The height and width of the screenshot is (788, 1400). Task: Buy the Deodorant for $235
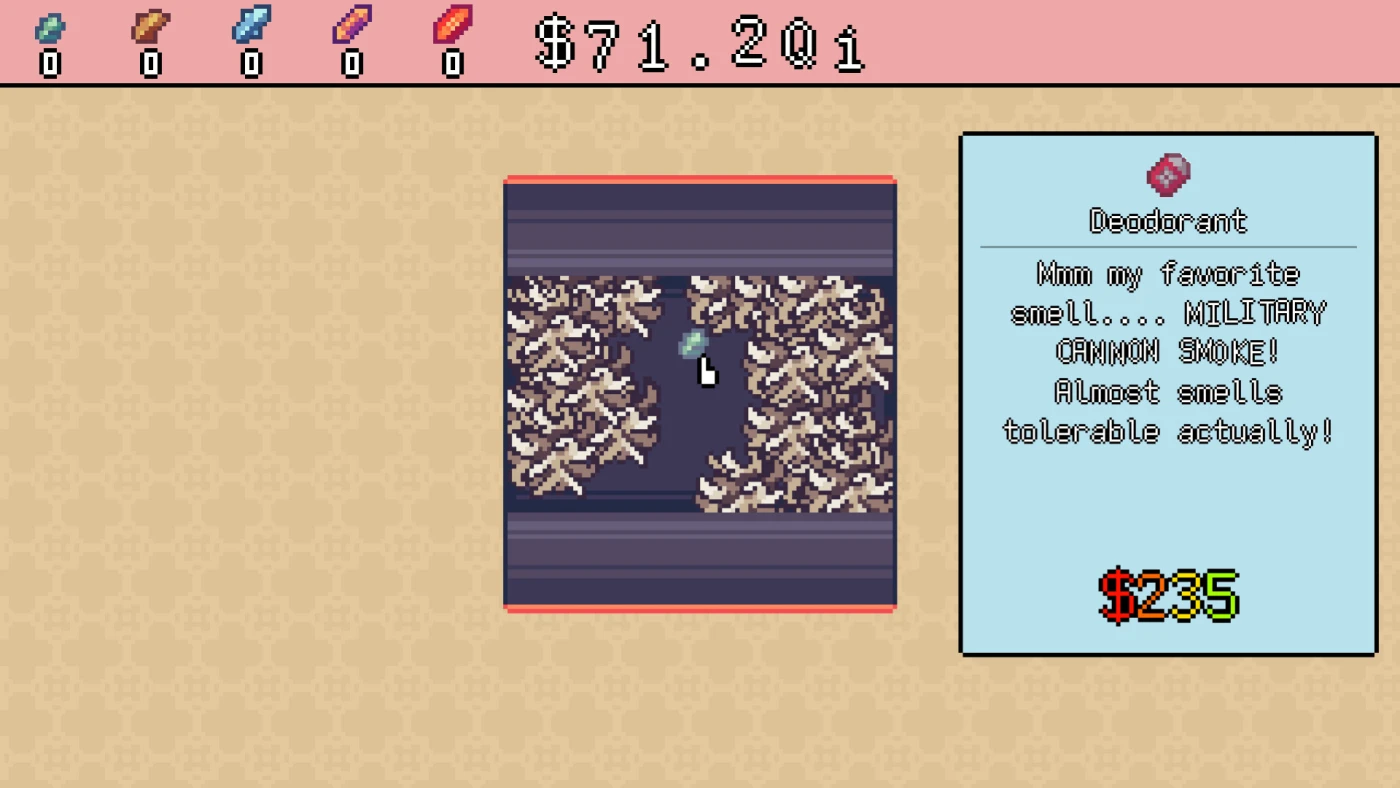pyautogui.click(x=1168, y=596)
